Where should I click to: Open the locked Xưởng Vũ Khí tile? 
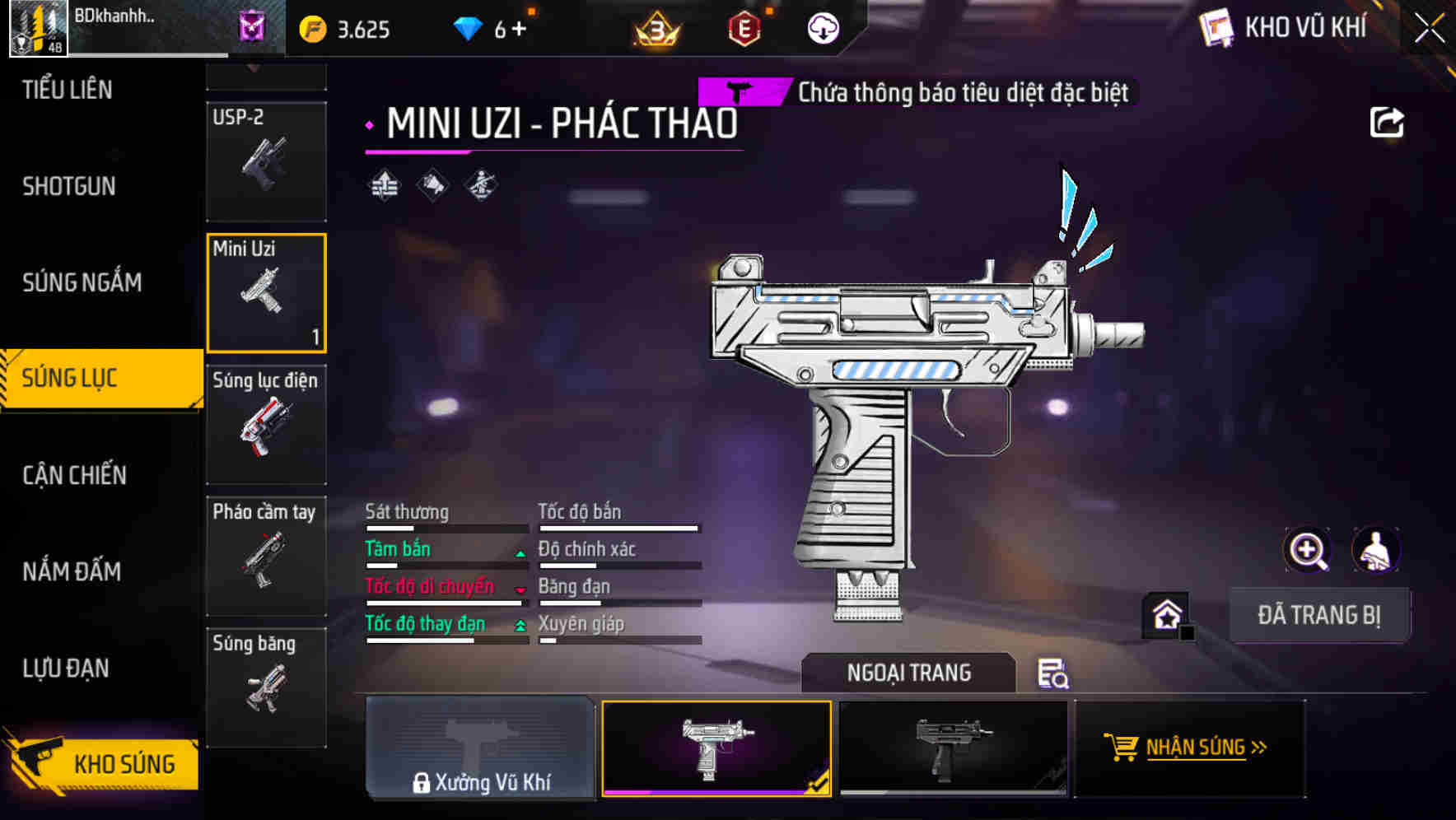point(480,748)
